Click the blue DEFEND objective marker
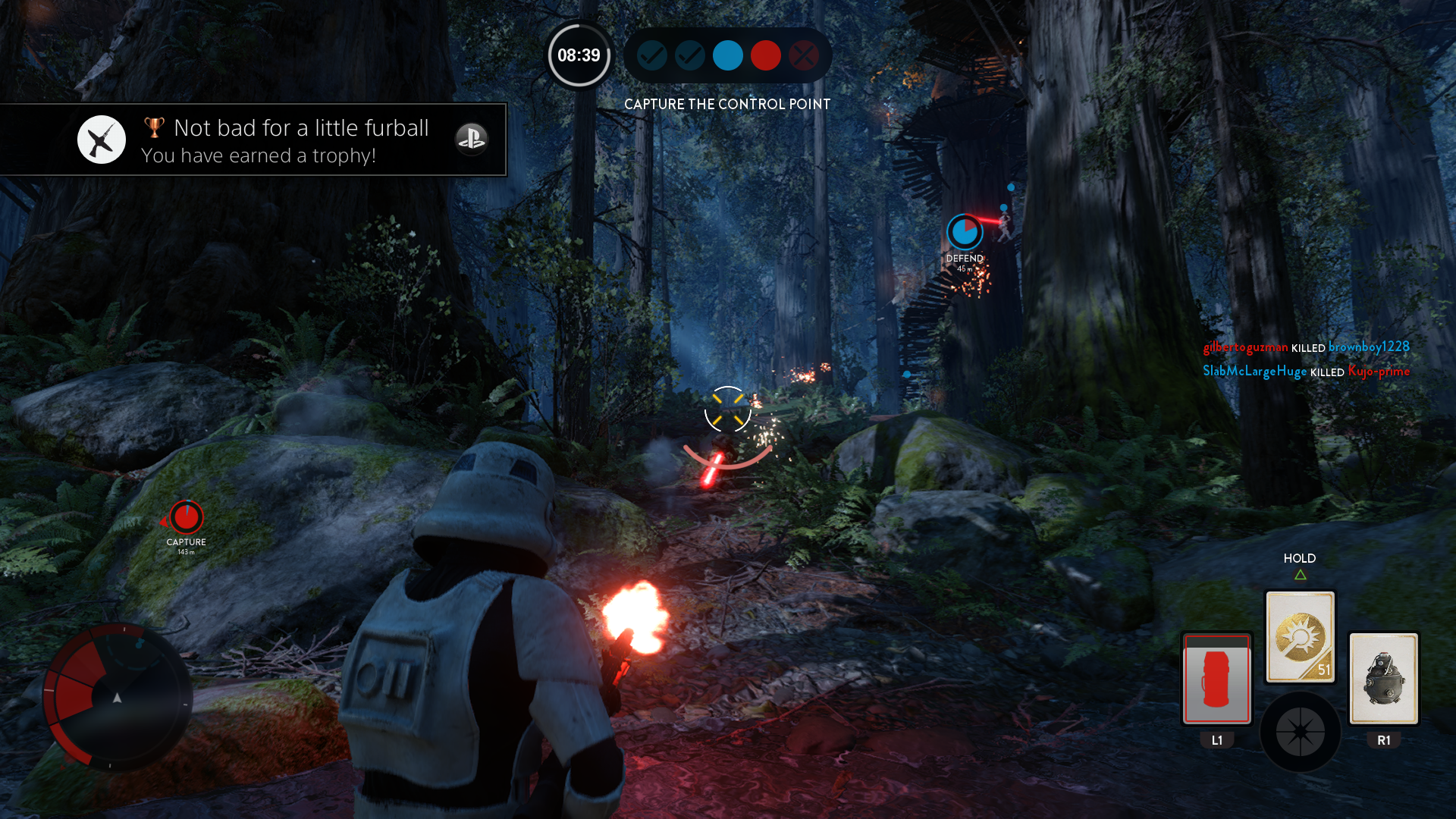 (x=965, y=231)
